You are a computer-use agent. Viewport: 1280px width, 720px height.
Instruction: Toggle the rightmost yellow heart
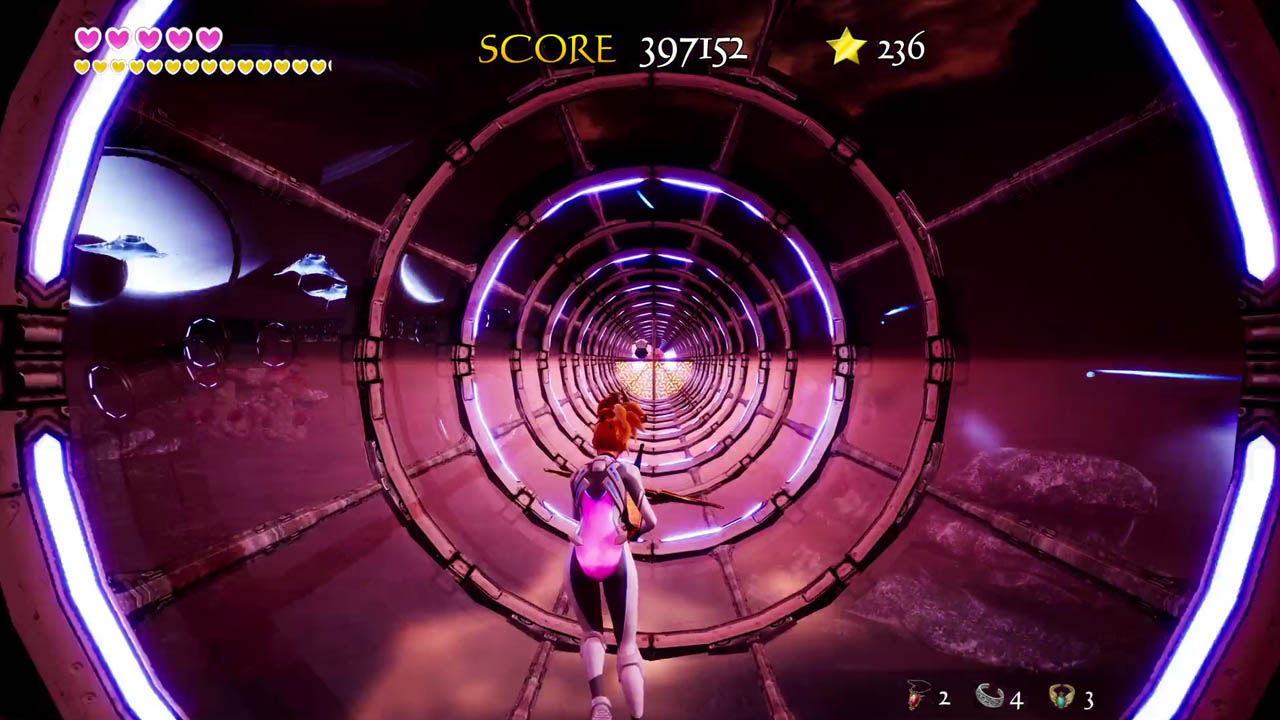coord(320,66)
